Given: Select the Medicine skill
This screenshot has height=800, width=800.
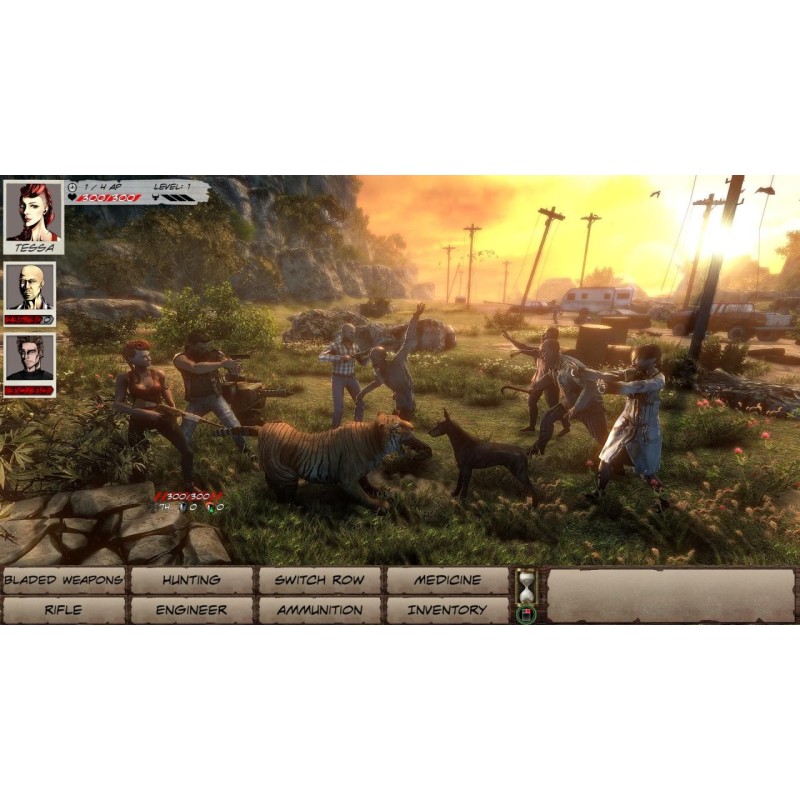Looking at the screenshot, I should click(x=448, y=580).
